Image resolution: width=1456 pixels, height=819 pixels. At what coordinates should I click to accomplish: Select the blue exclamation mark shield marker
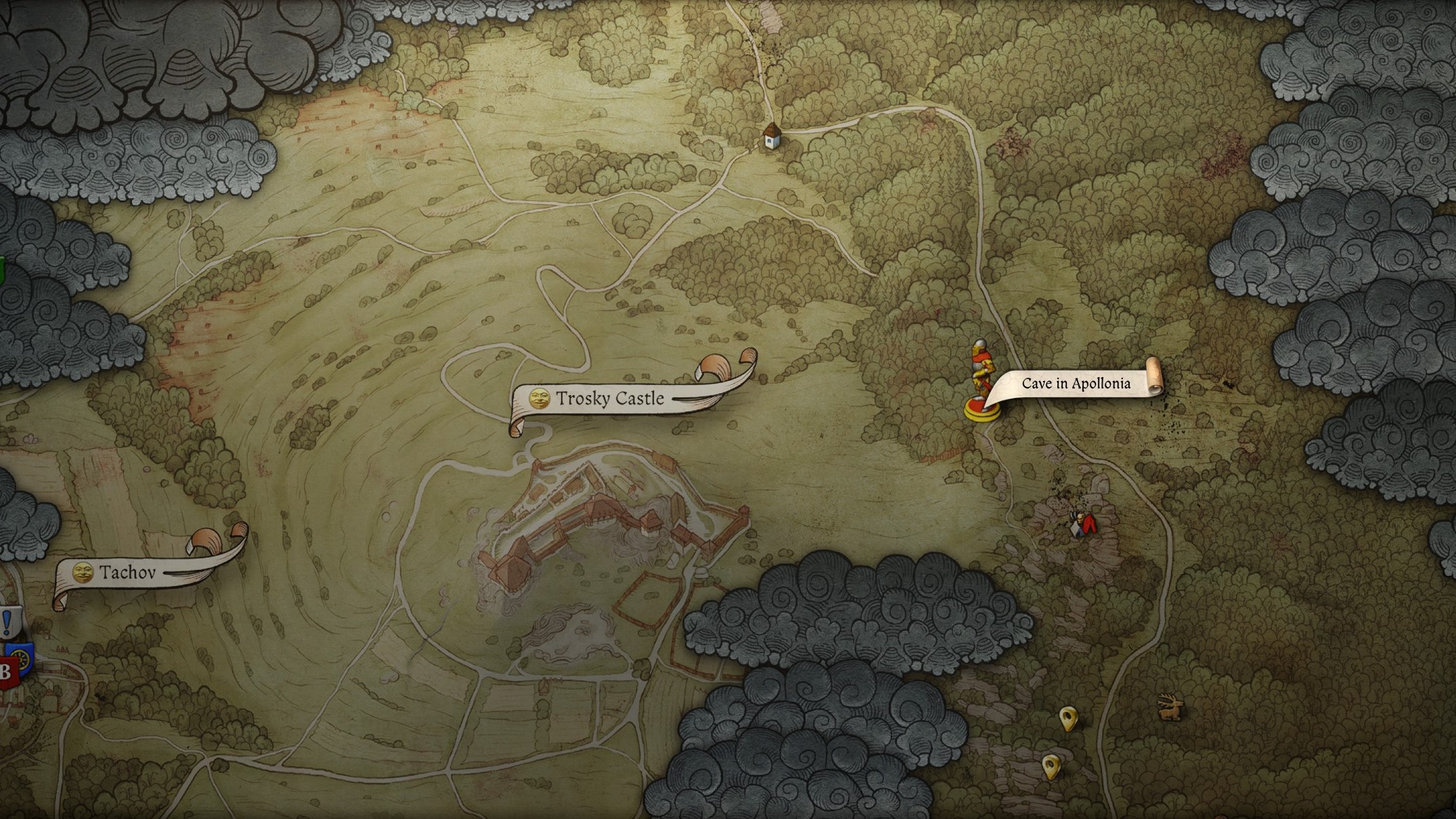click(8, 621)
